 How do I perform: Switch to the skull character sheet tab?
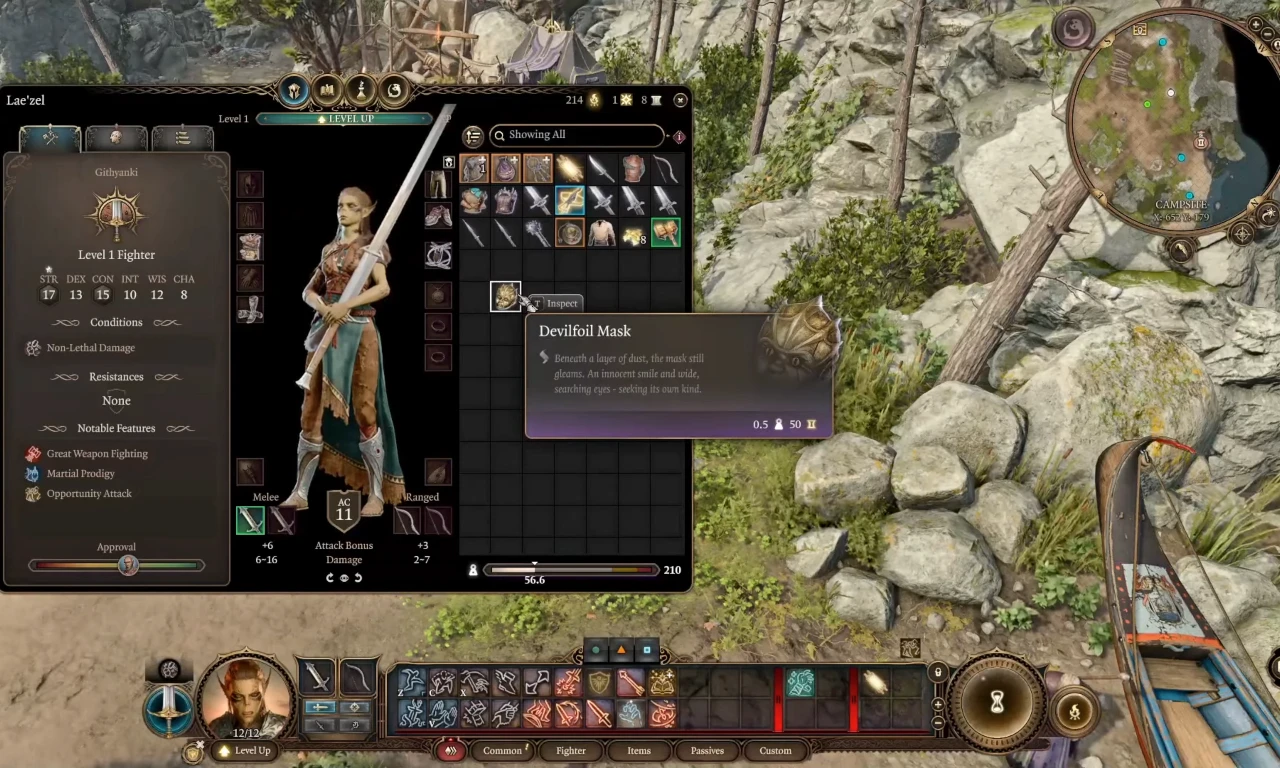point(116,138)
